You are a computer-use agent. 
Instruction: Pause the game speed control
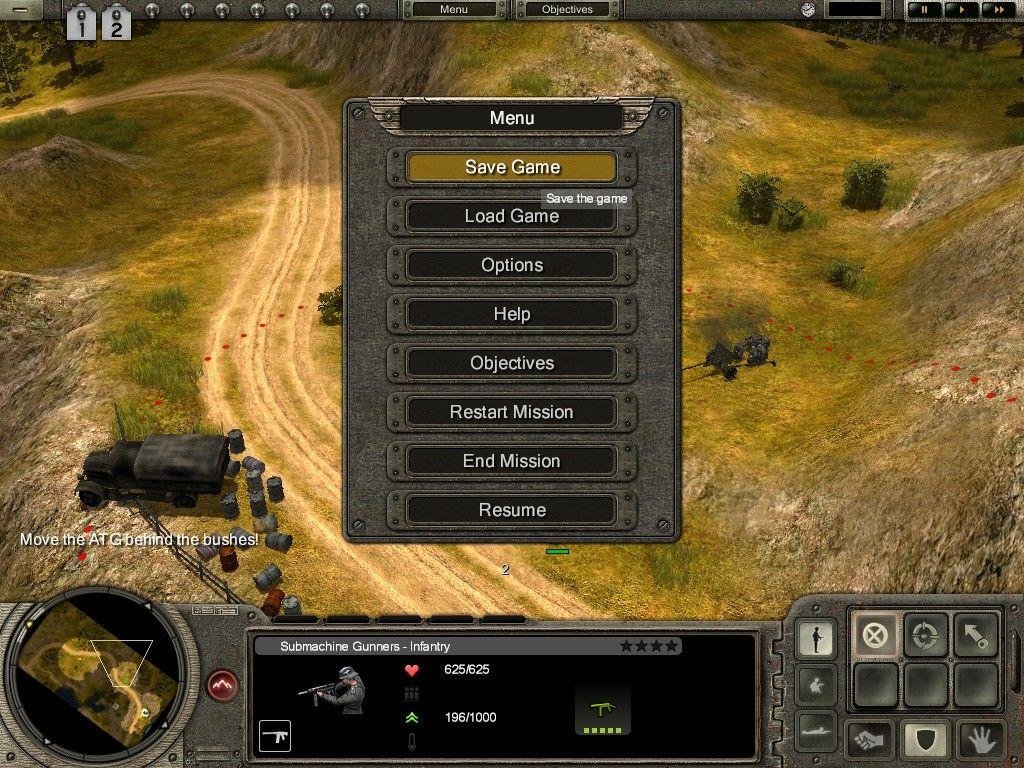pos(924,10)
